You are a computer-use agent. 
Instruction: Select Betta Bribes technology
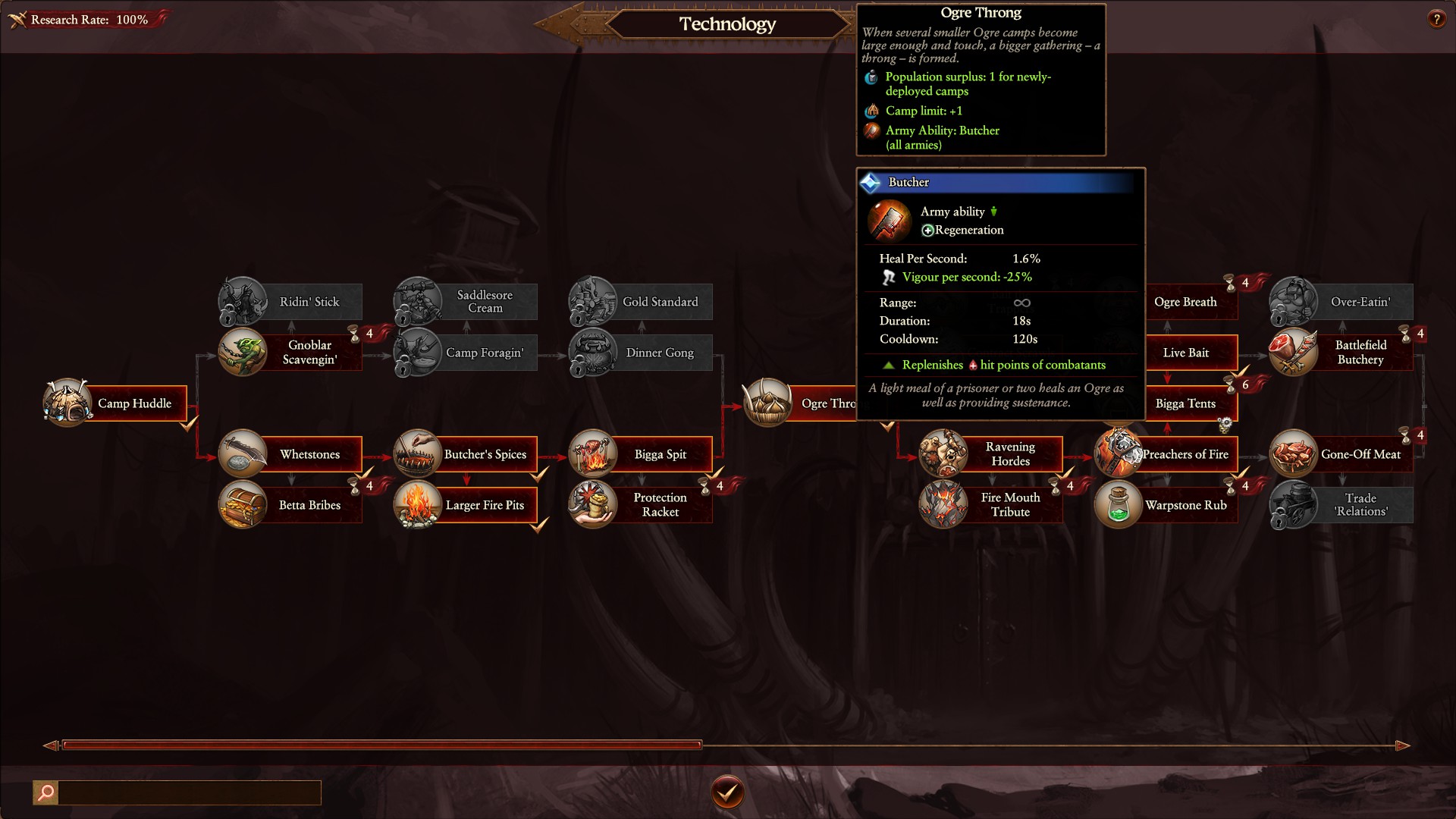coord(309,505)
